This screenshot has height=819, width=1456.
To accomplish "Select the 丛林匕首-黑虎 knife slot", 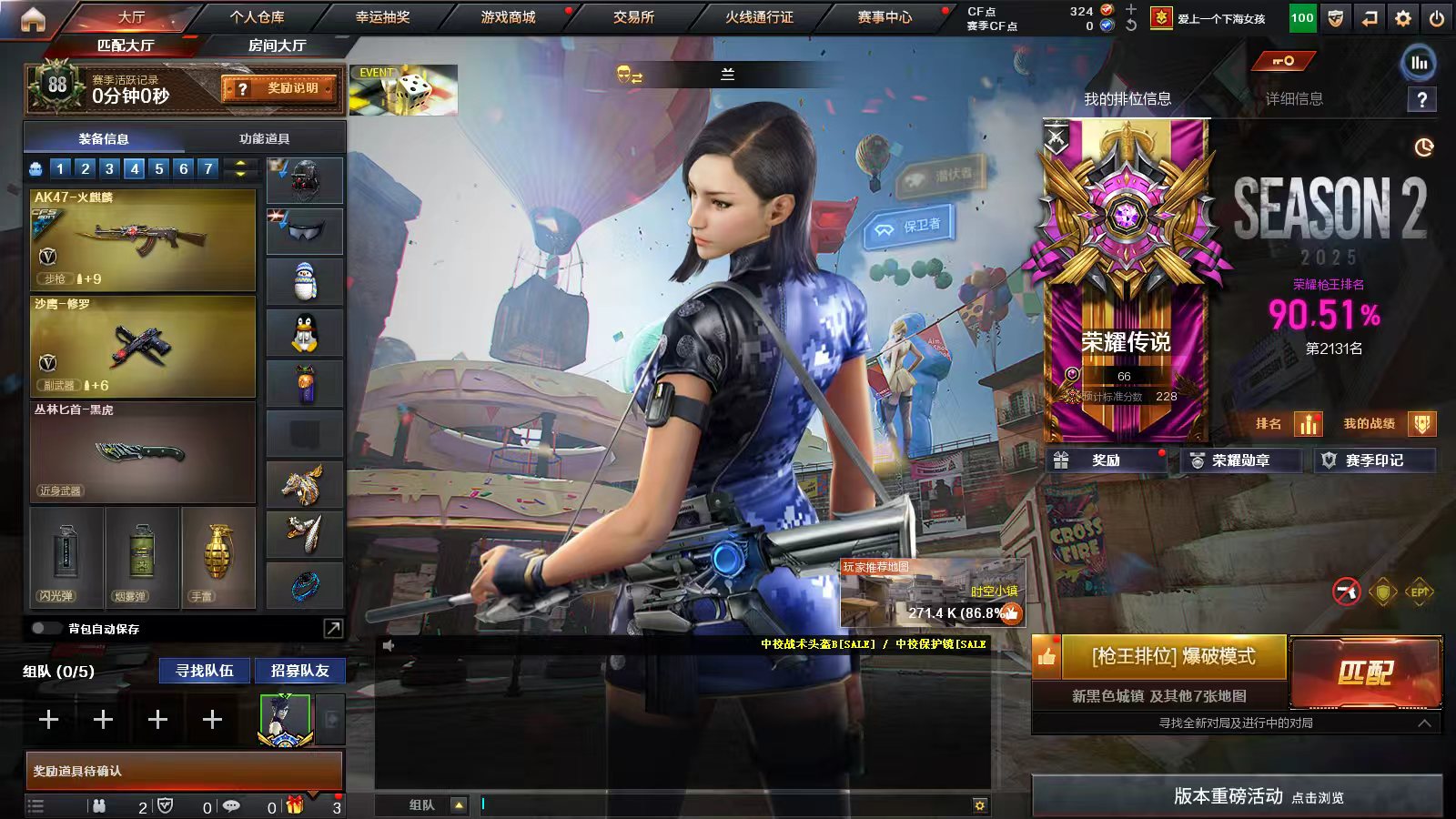I will 143,453.
